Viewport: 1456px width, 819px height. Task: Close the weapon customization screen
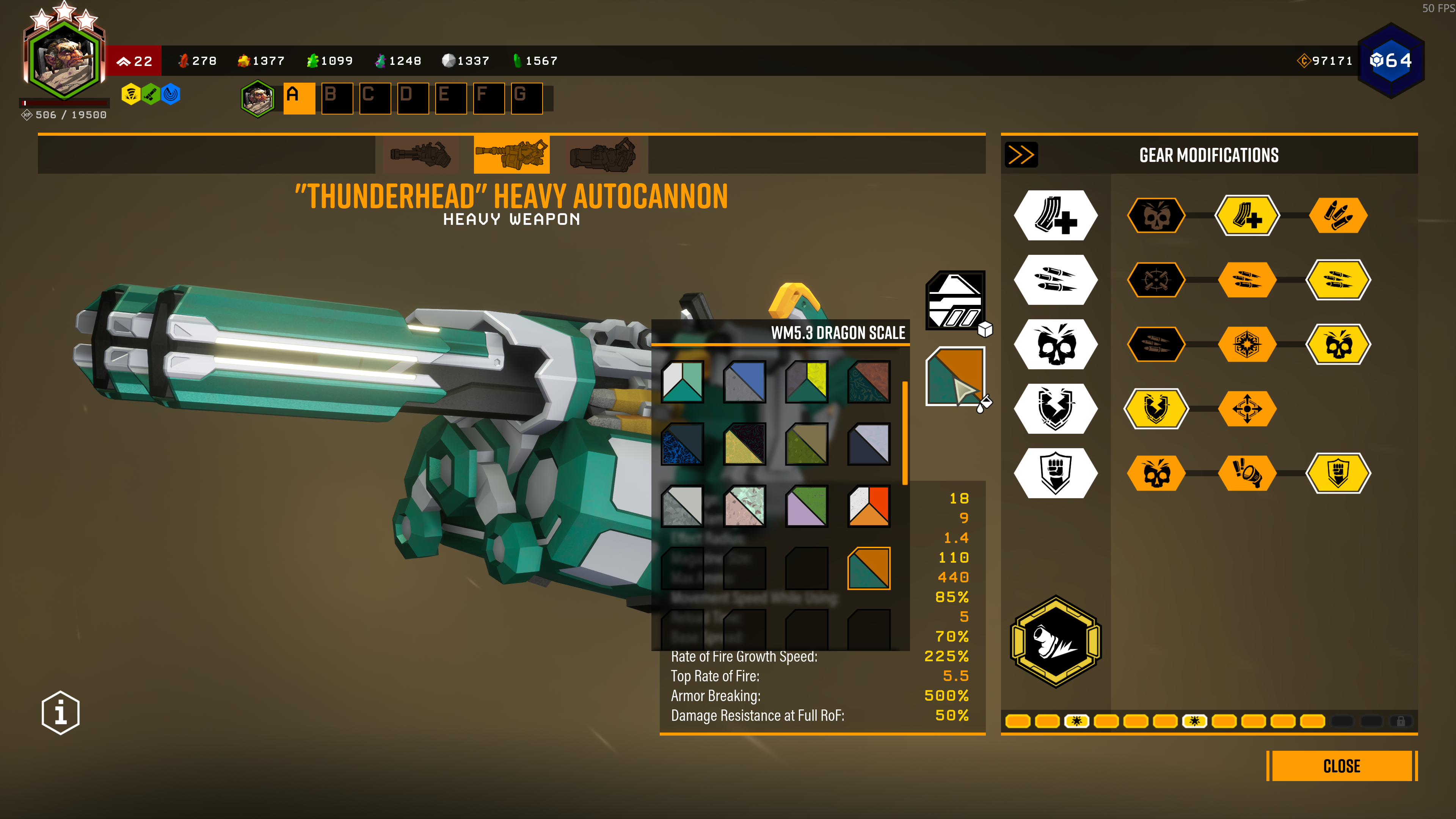click(1341, 766)
